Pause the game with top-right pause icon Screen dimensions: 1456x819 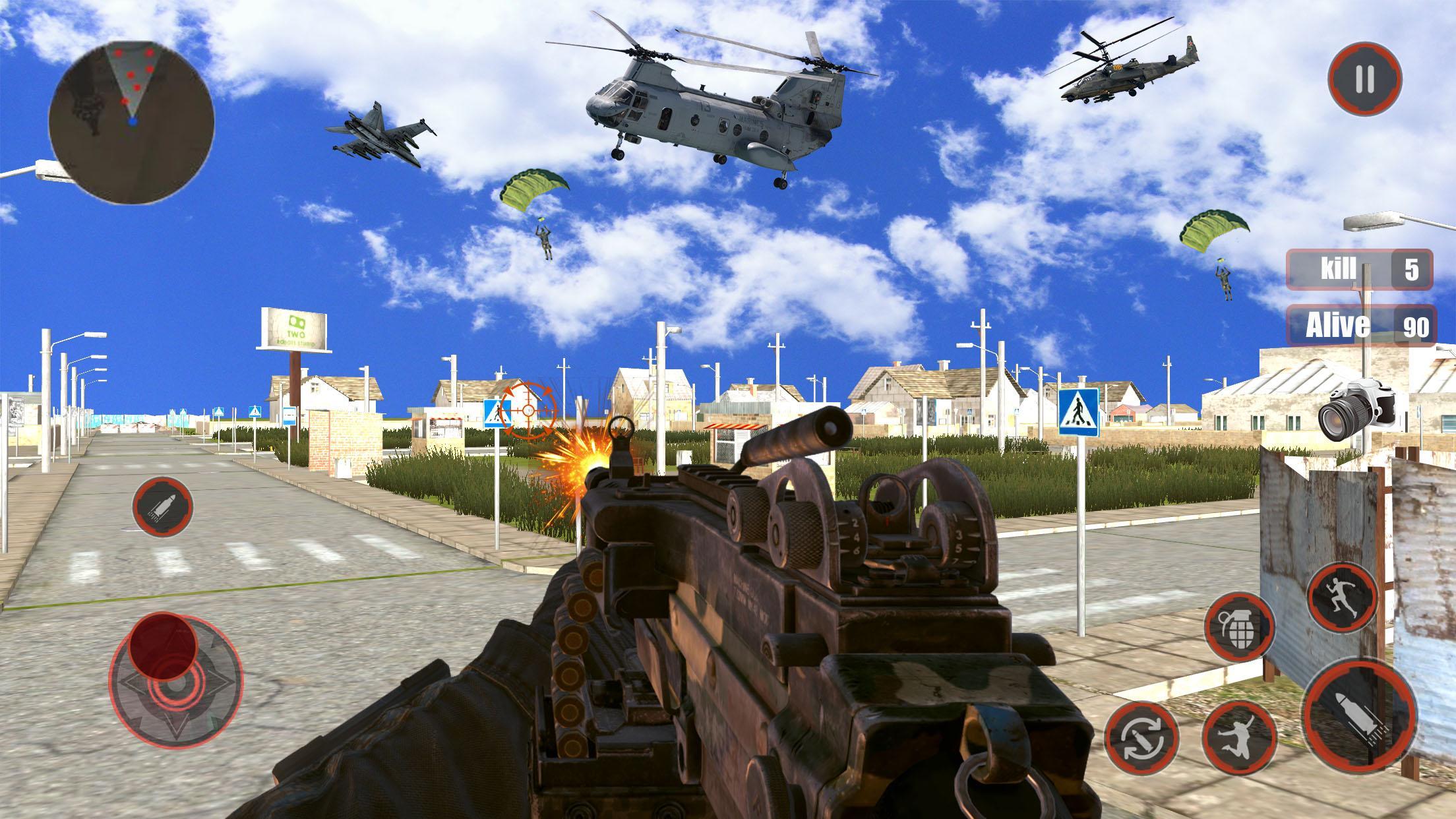point(1364,79)
